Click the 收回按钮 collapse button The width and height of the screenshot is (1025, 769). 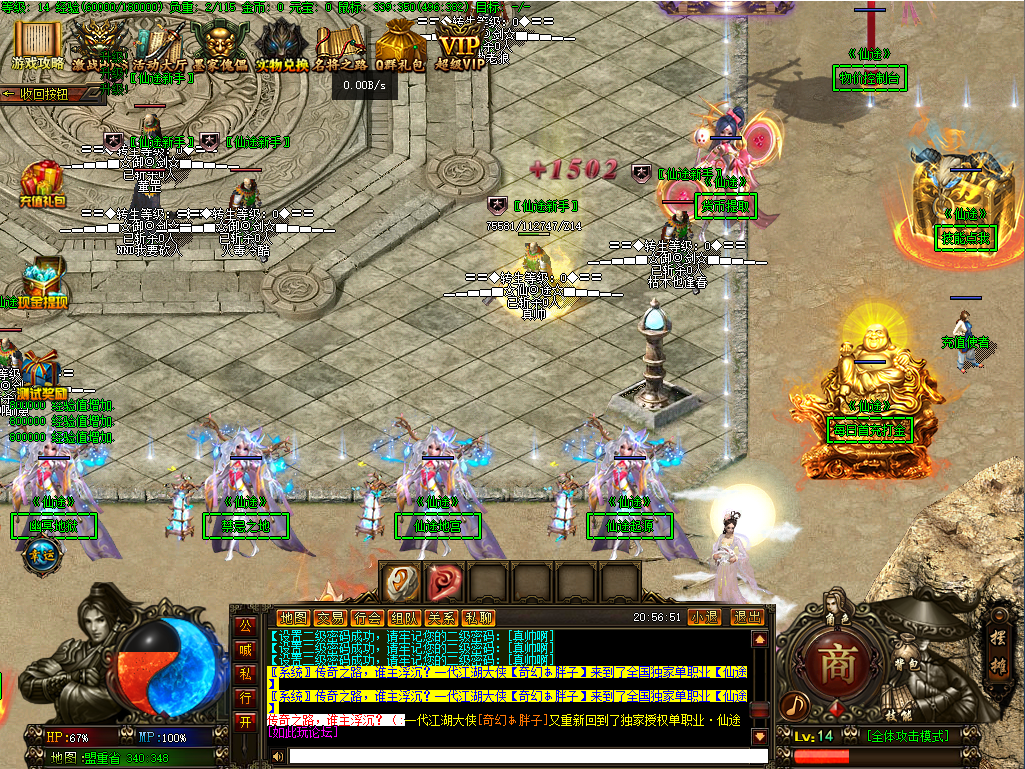52,94
